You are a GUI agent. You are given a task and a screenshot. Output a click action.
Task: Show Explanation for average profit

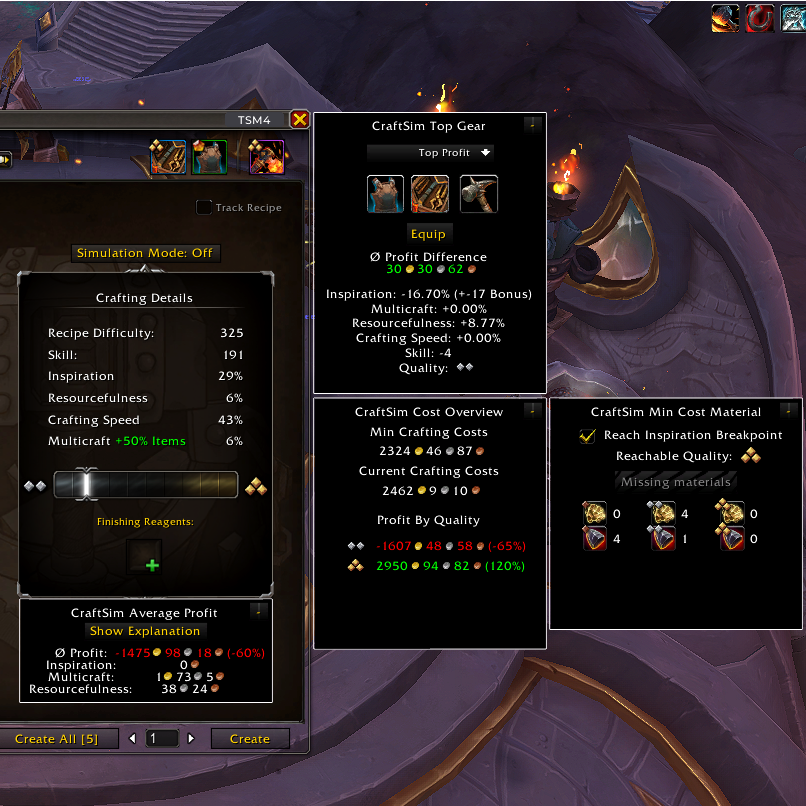145,631
